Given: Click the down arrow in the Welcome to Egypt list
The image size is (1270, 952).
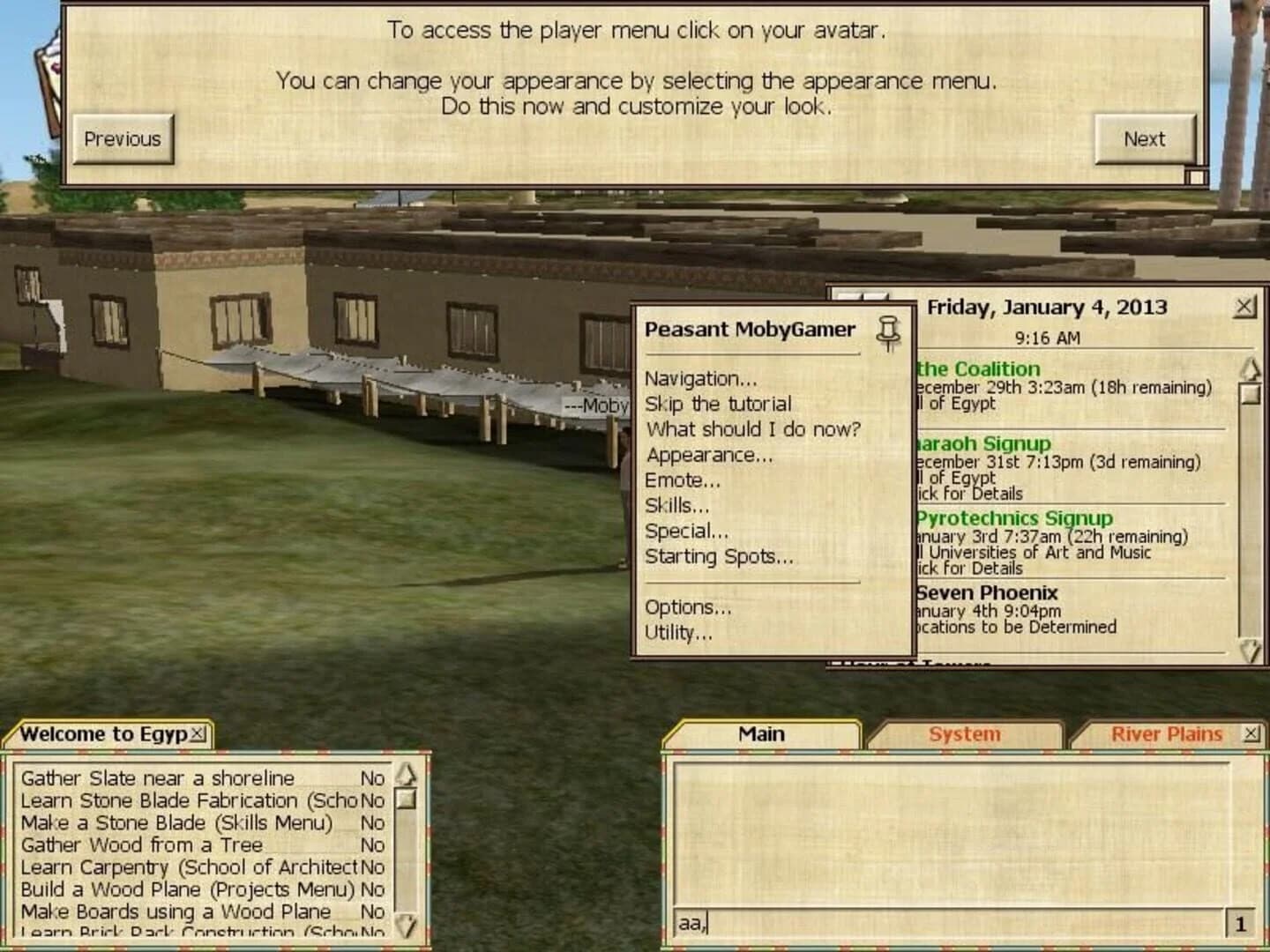Looking at the screenshot, I should coord(405,926).
